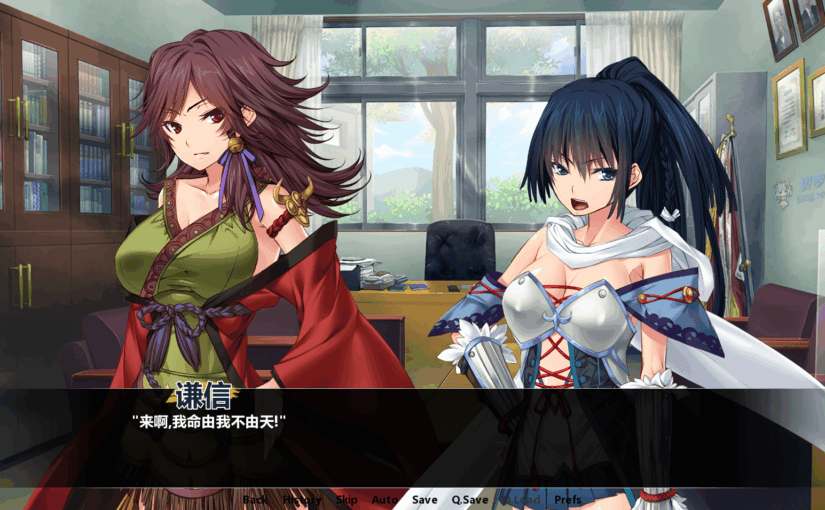The image size is (825, 510).
Task: Go back to the previous line
Action: (x=255, y=499)
